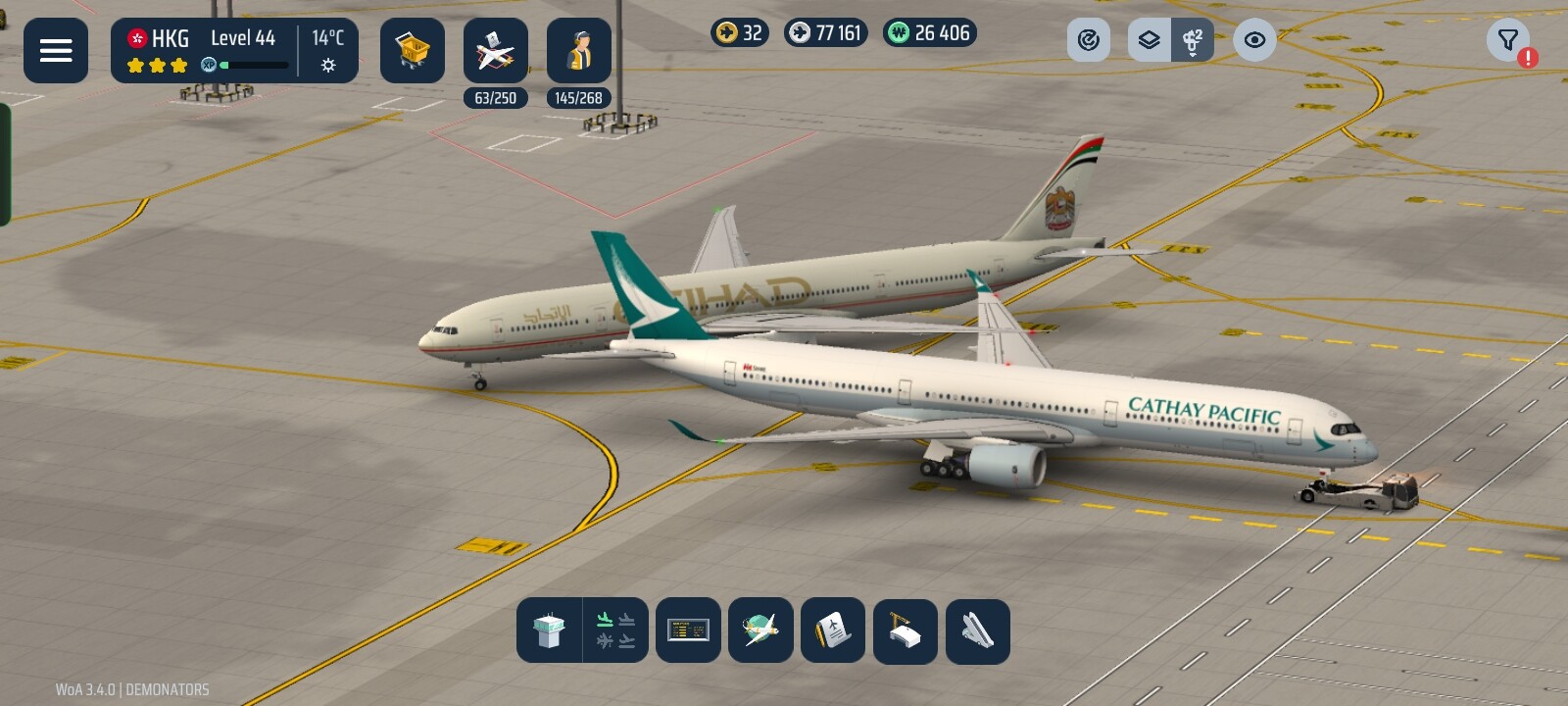Open the shopping cart store

(x=413, y=51)
